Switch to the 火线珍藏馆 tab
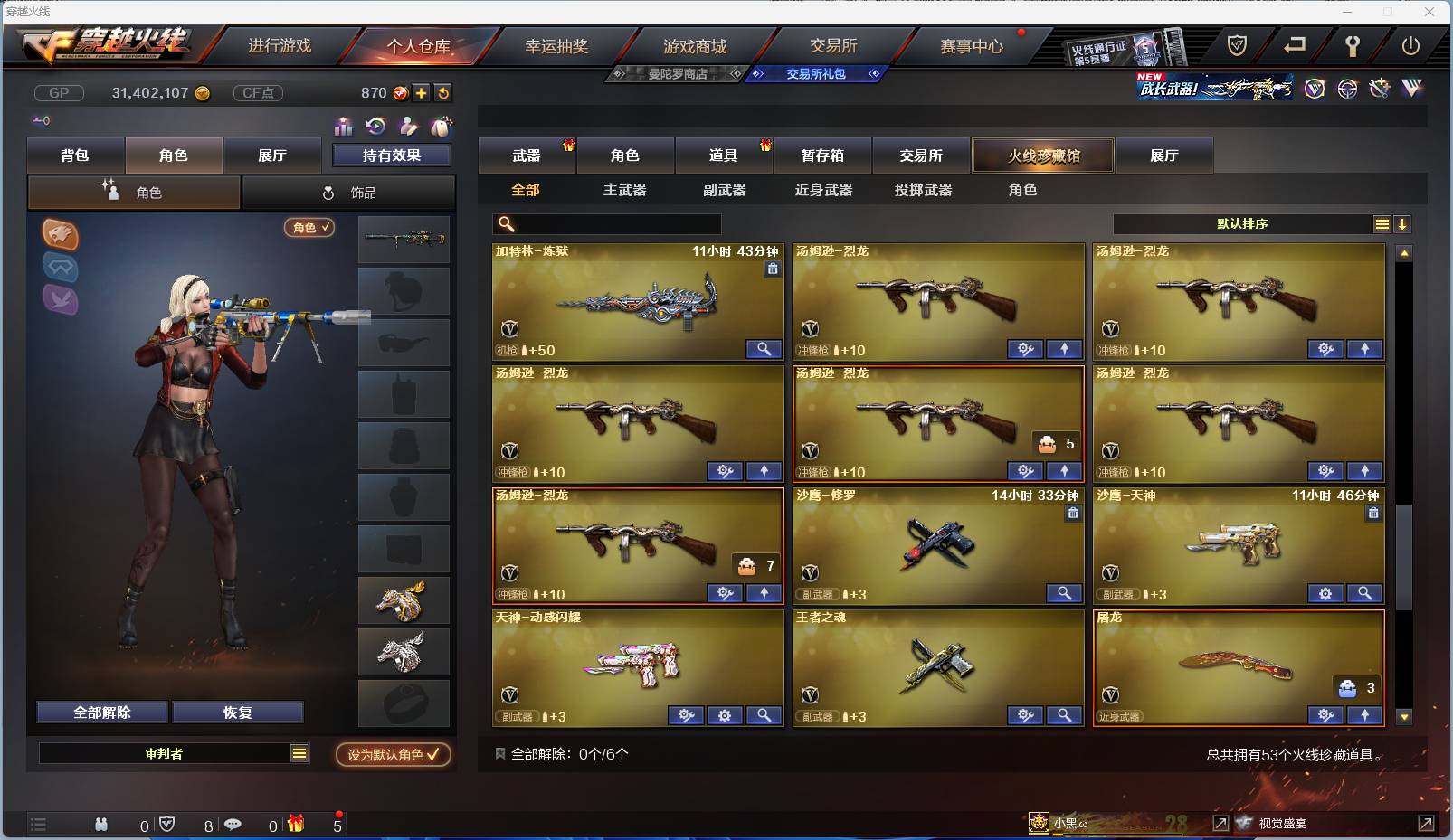 click(x=1042, y=155)
